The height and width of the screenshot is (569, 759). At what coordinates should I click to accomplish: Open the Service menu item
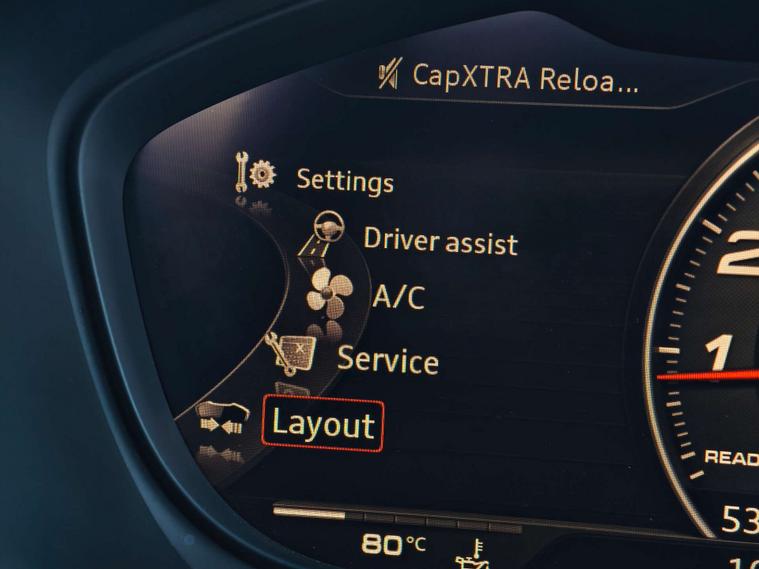(387, 360)
